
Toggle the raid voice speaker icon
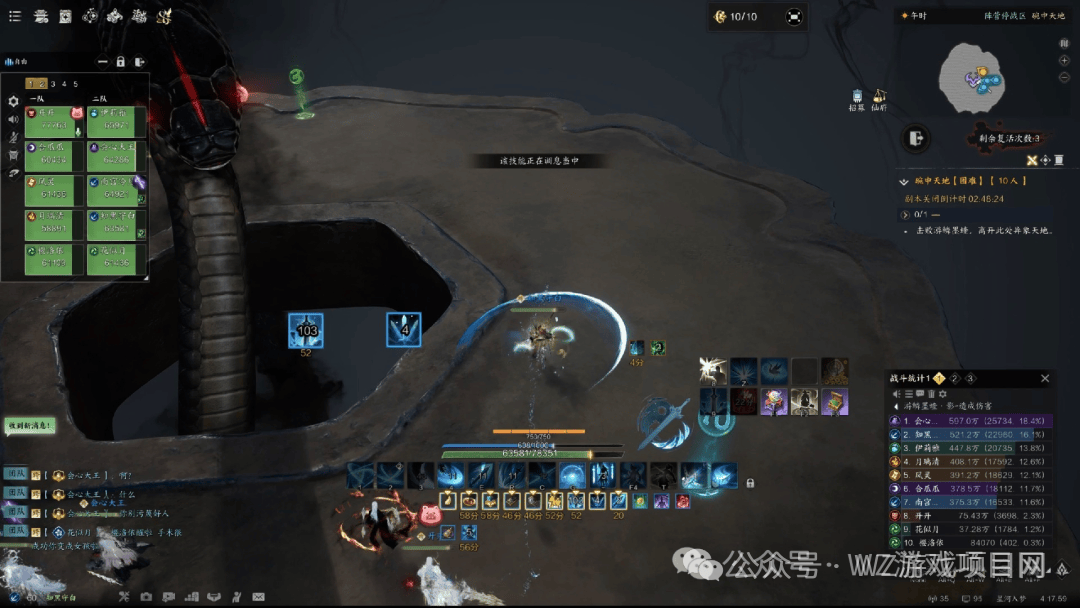coord(13,119)
